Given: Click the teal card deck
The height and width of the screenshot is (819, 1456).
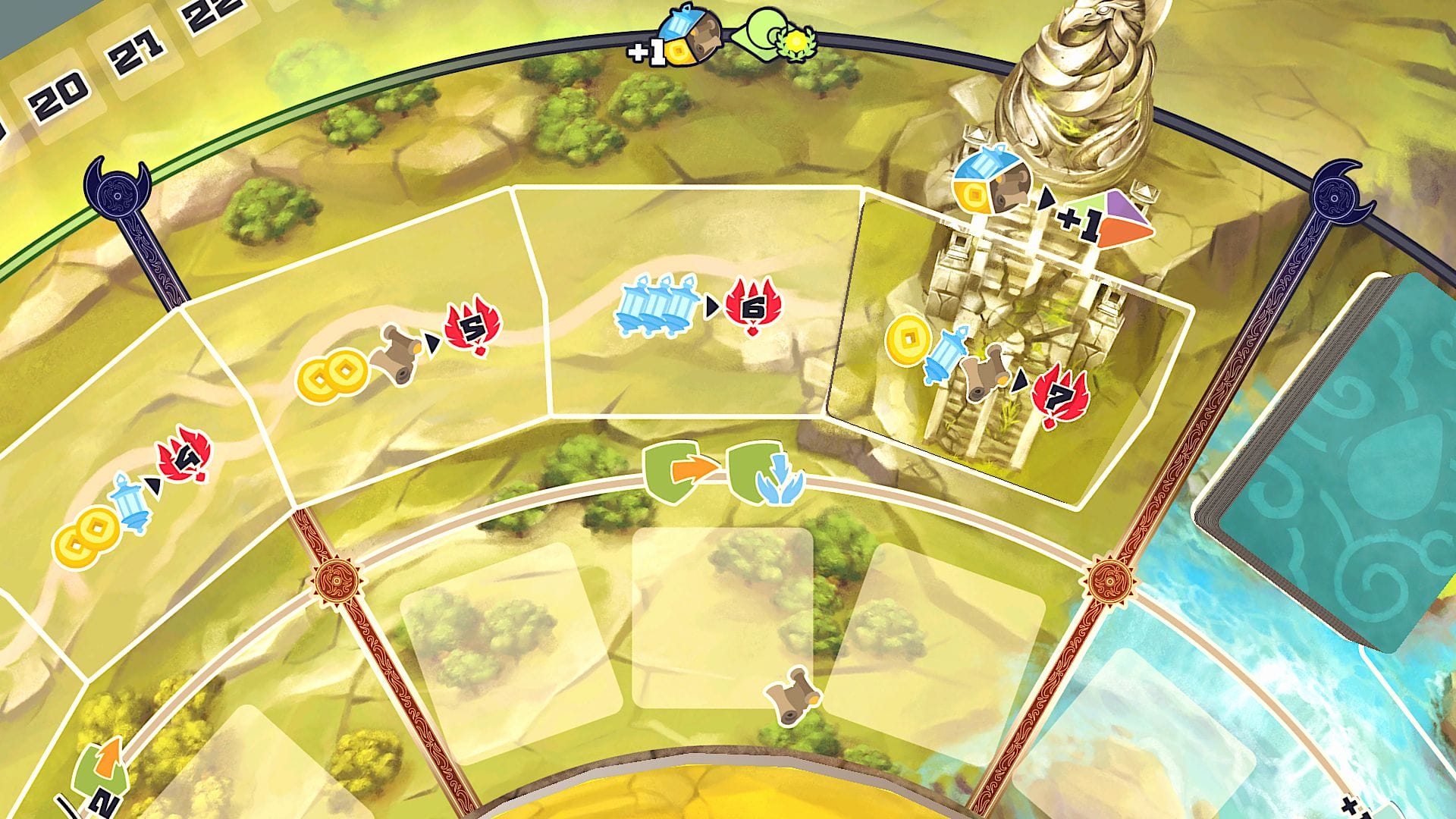Looking at the screenshot, I should (1335, 463).
